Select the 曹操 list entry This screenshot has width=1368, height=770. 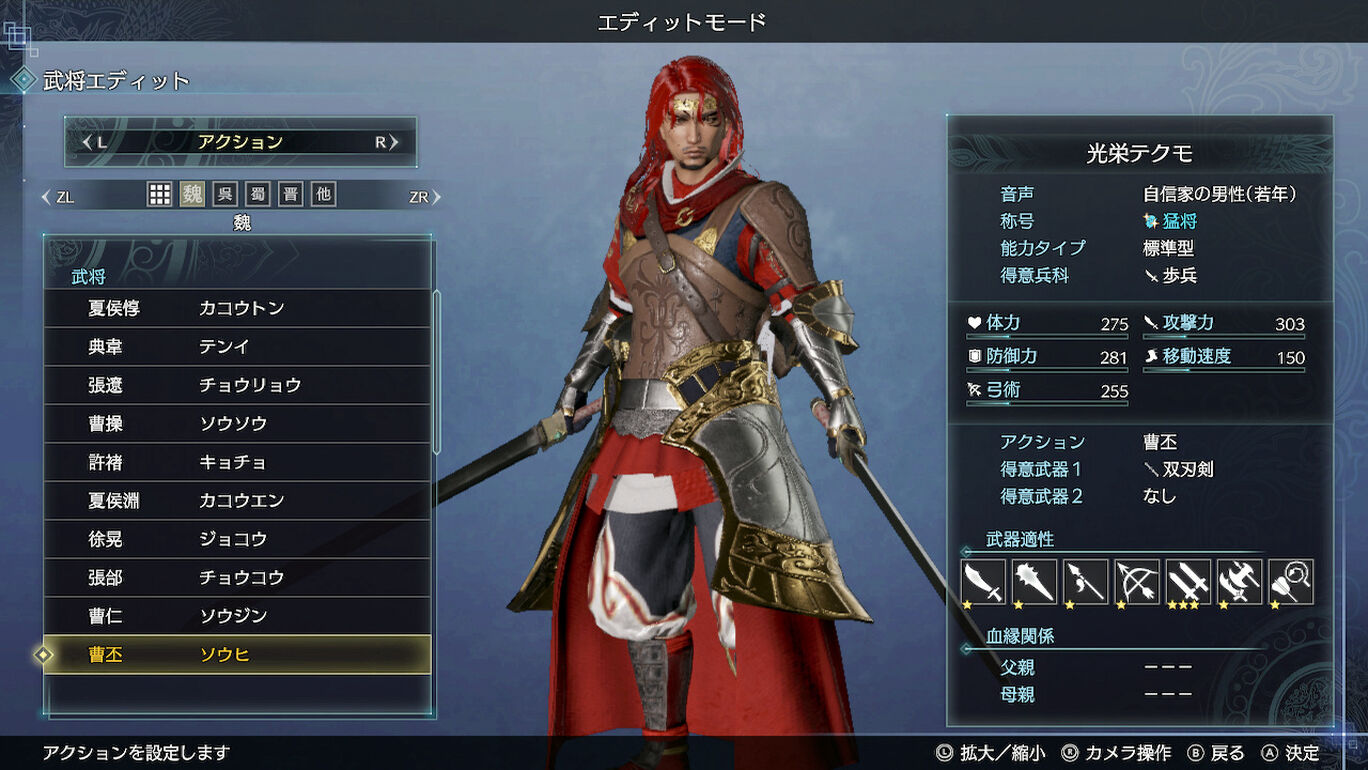[x=238, y=424]
